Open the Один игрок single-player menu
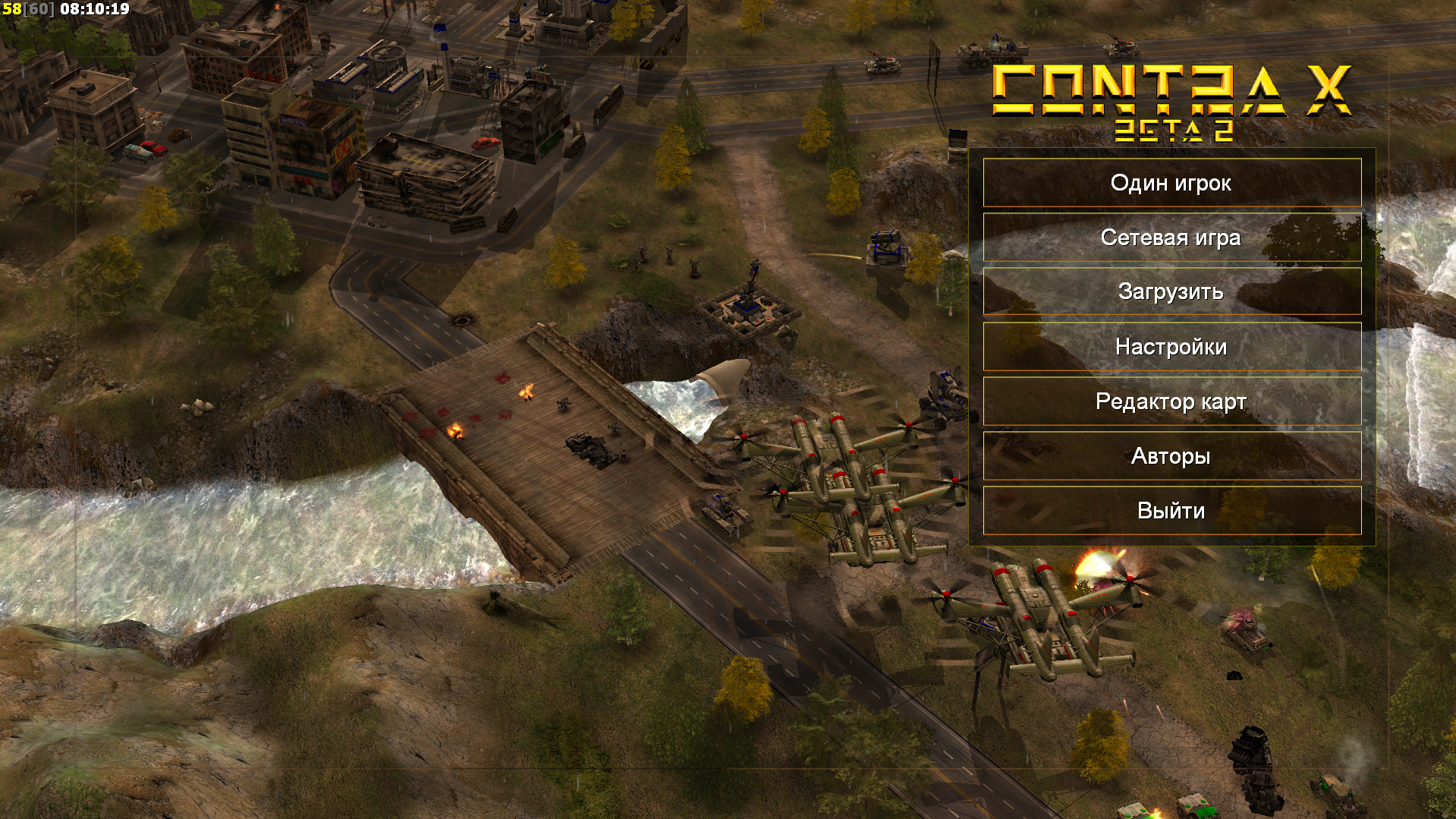1456x819 pixels. click(1171, 183)
